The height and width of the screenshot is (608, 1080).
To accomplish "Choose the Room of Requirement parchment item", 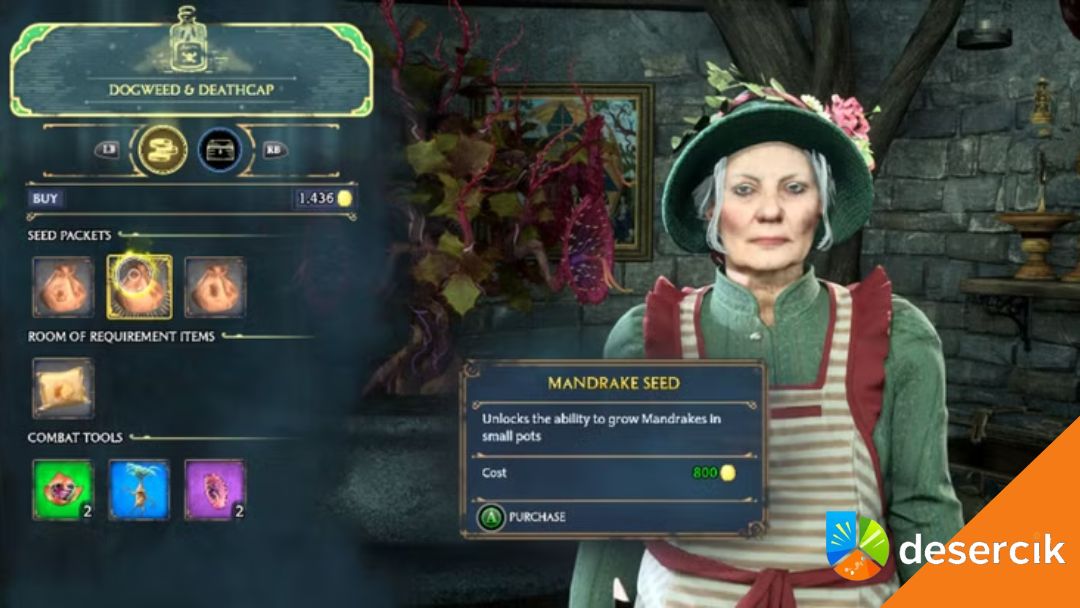I will (x=63, y=388).
